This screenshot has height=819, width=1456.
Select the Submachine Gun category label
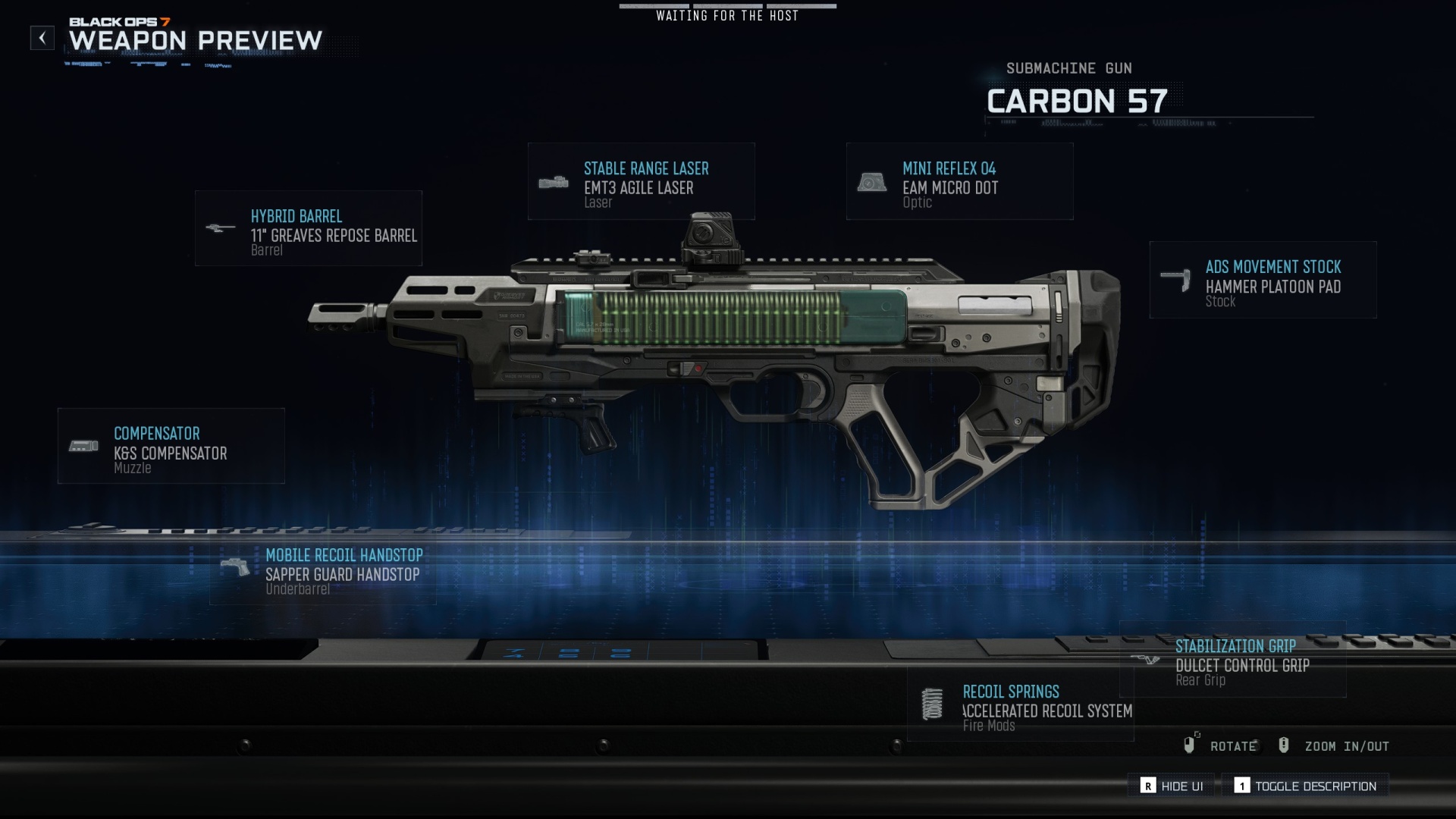point(1068,68)
